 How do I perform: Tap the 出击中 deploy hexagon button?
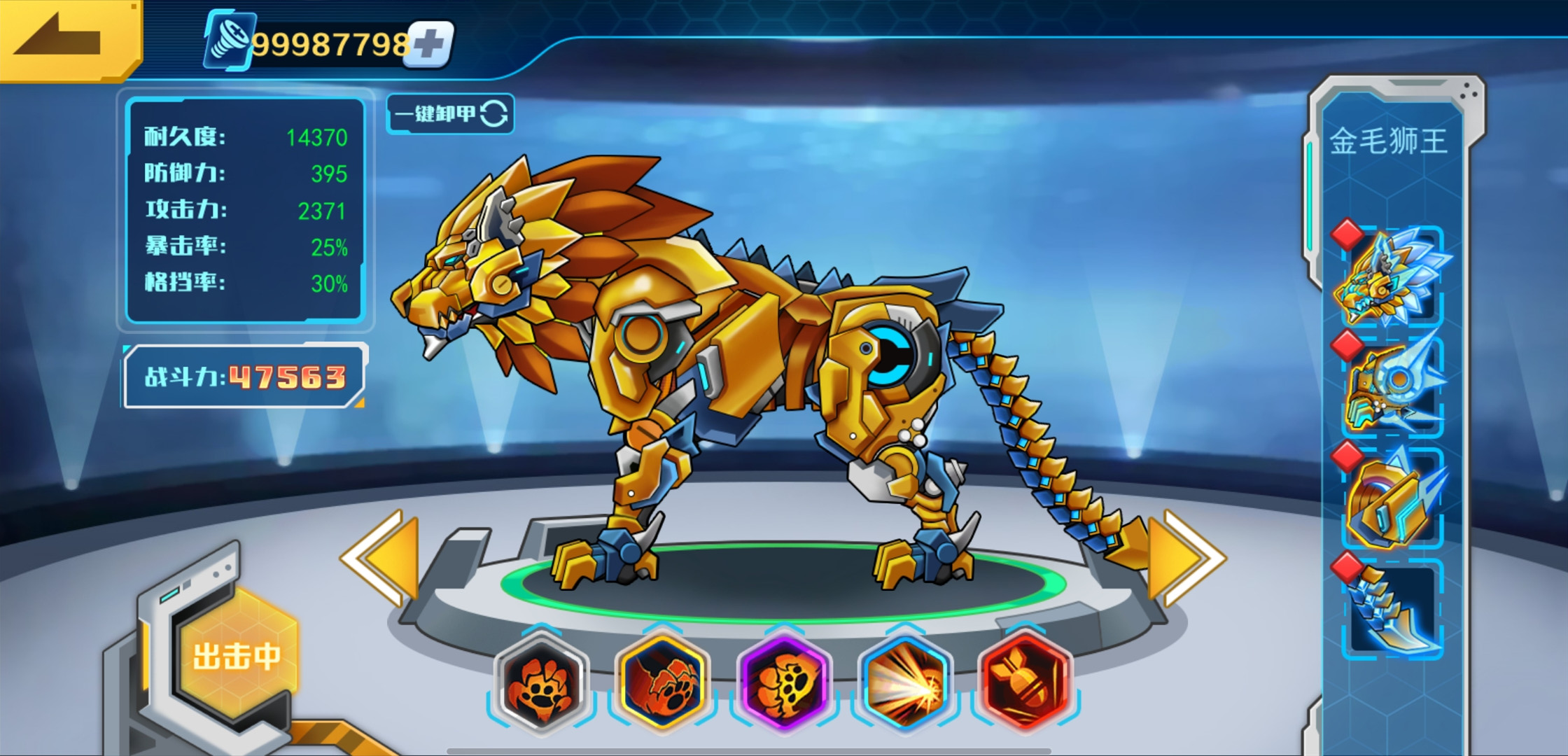(236, 656)
